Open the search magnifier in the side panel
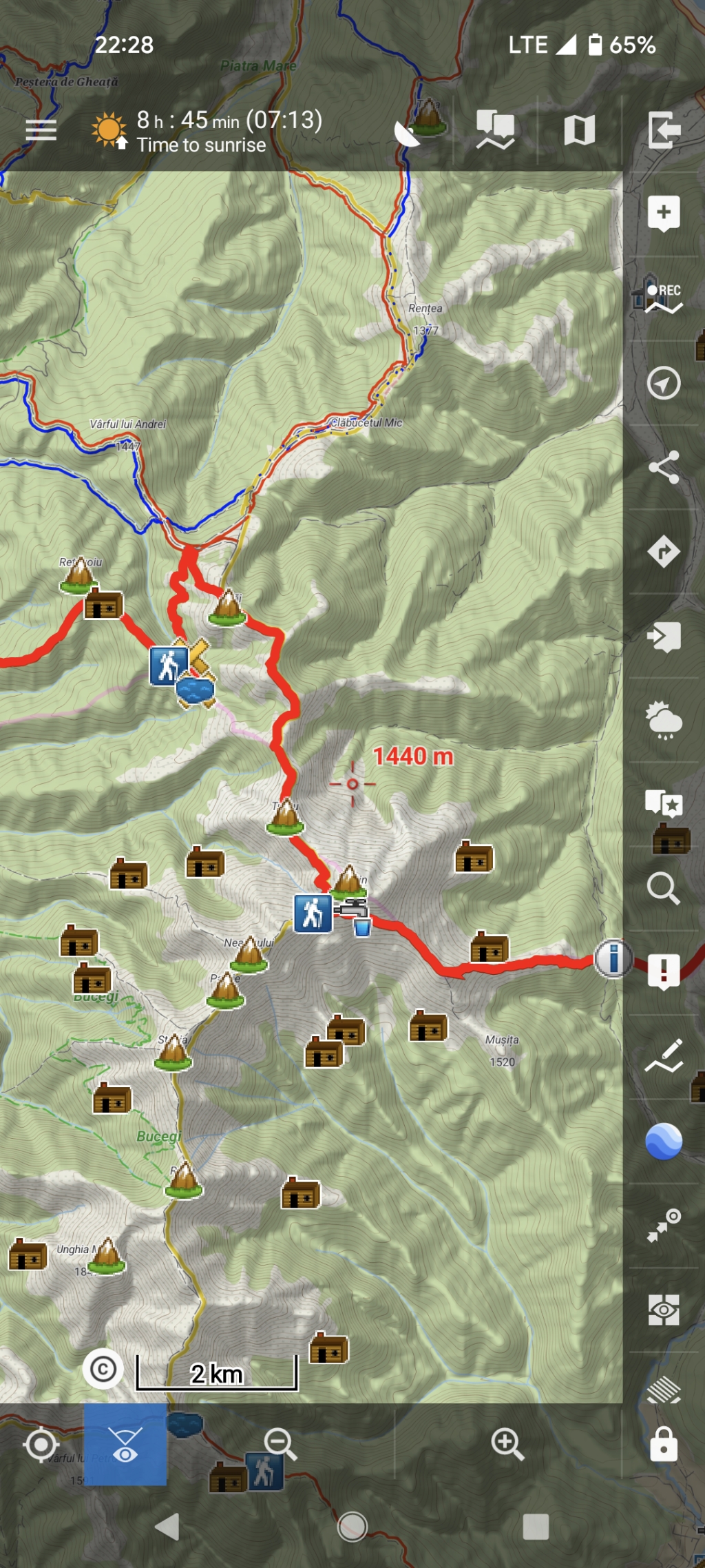The width and height of the screenshot is (705, 1568). [664, 888]
